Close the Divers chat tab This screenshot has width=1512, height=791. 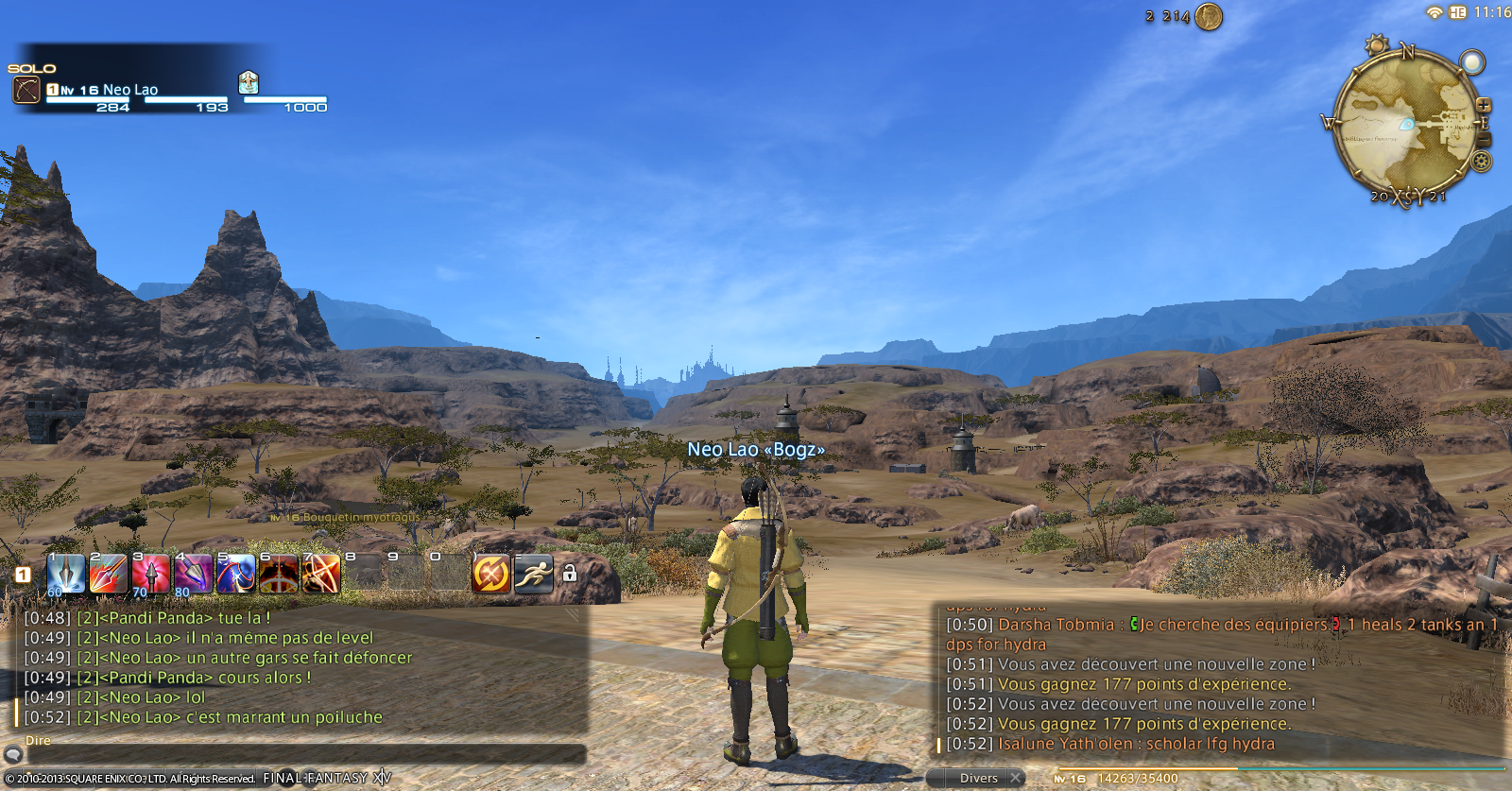[1016, 778]
